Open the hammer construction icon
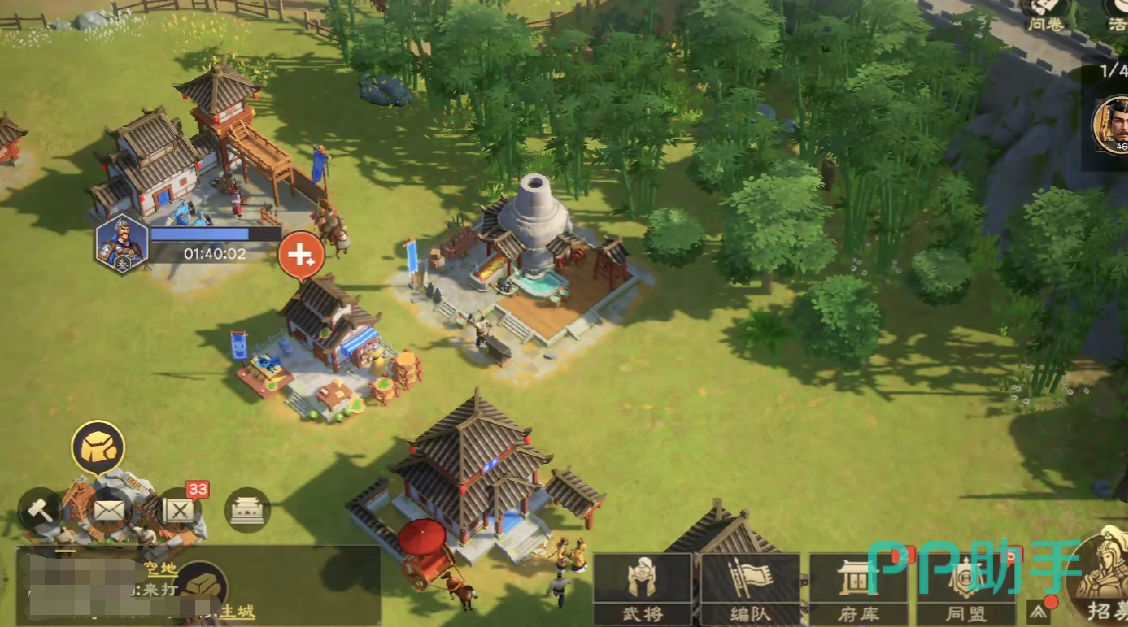This screenshot has height=627, width=1128. tap(40, 510)
